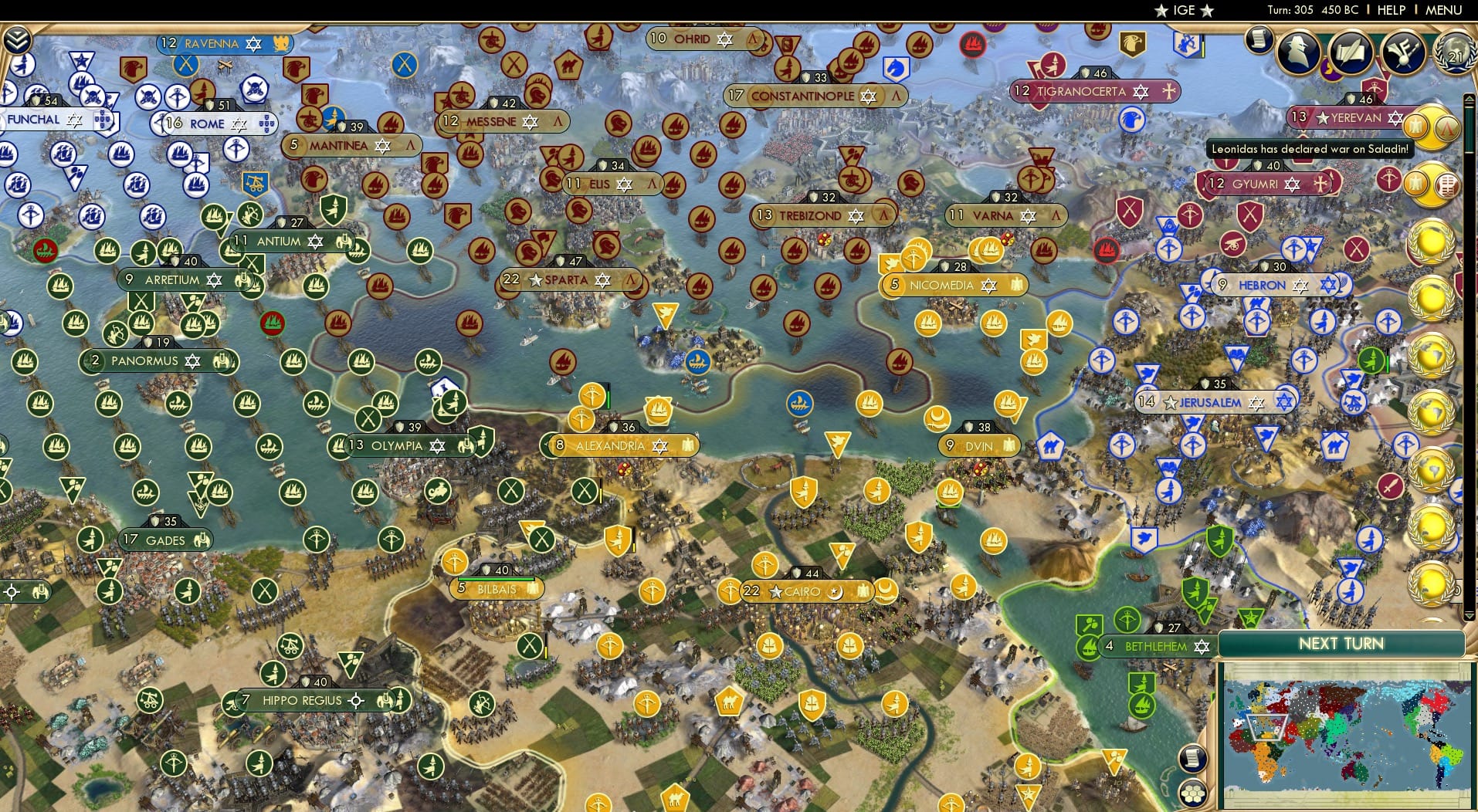Open the Espionage Overview spy icon

point(1298,52)
